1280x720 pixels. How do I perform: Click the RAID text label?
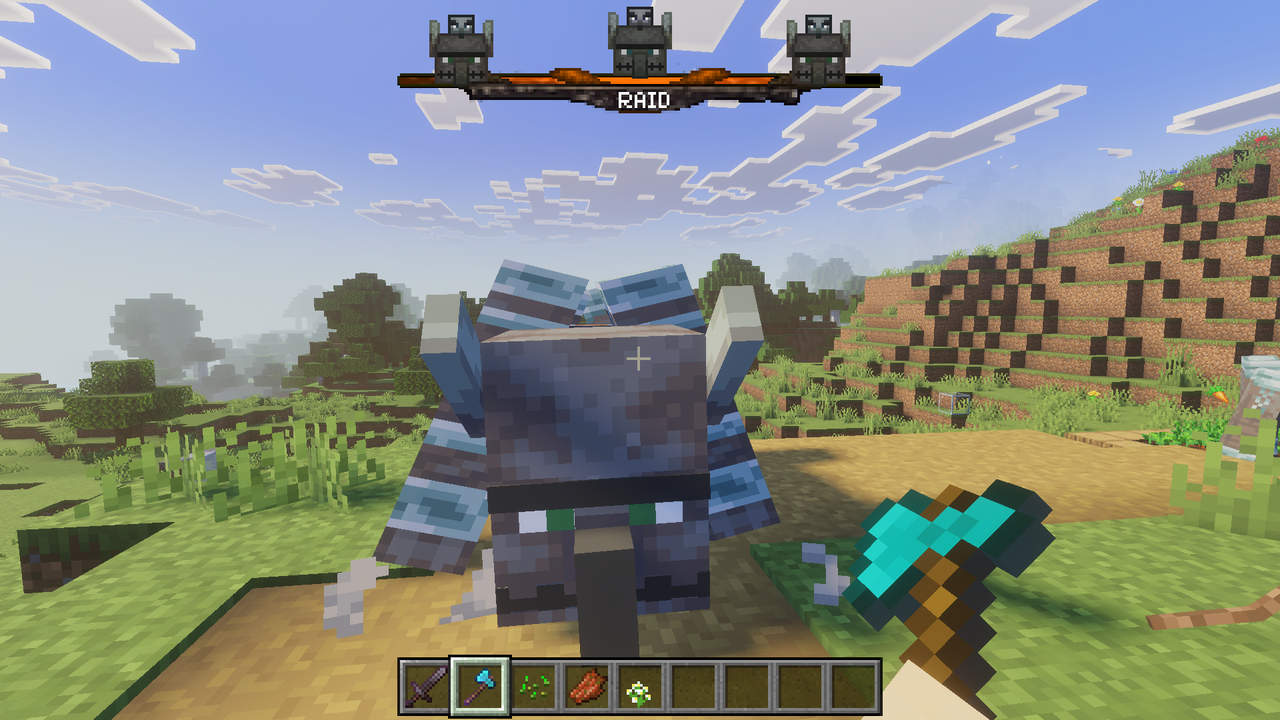(645, 98)
